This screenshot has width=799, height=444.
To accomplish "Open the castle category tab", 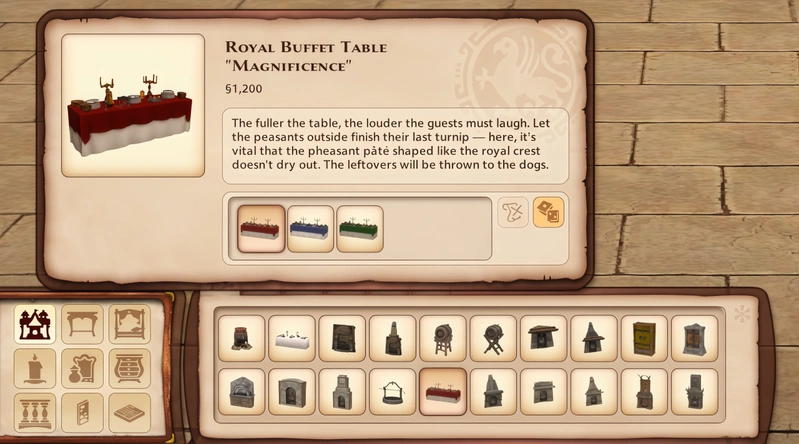I will pyautogui.click(x=37, y=324).
